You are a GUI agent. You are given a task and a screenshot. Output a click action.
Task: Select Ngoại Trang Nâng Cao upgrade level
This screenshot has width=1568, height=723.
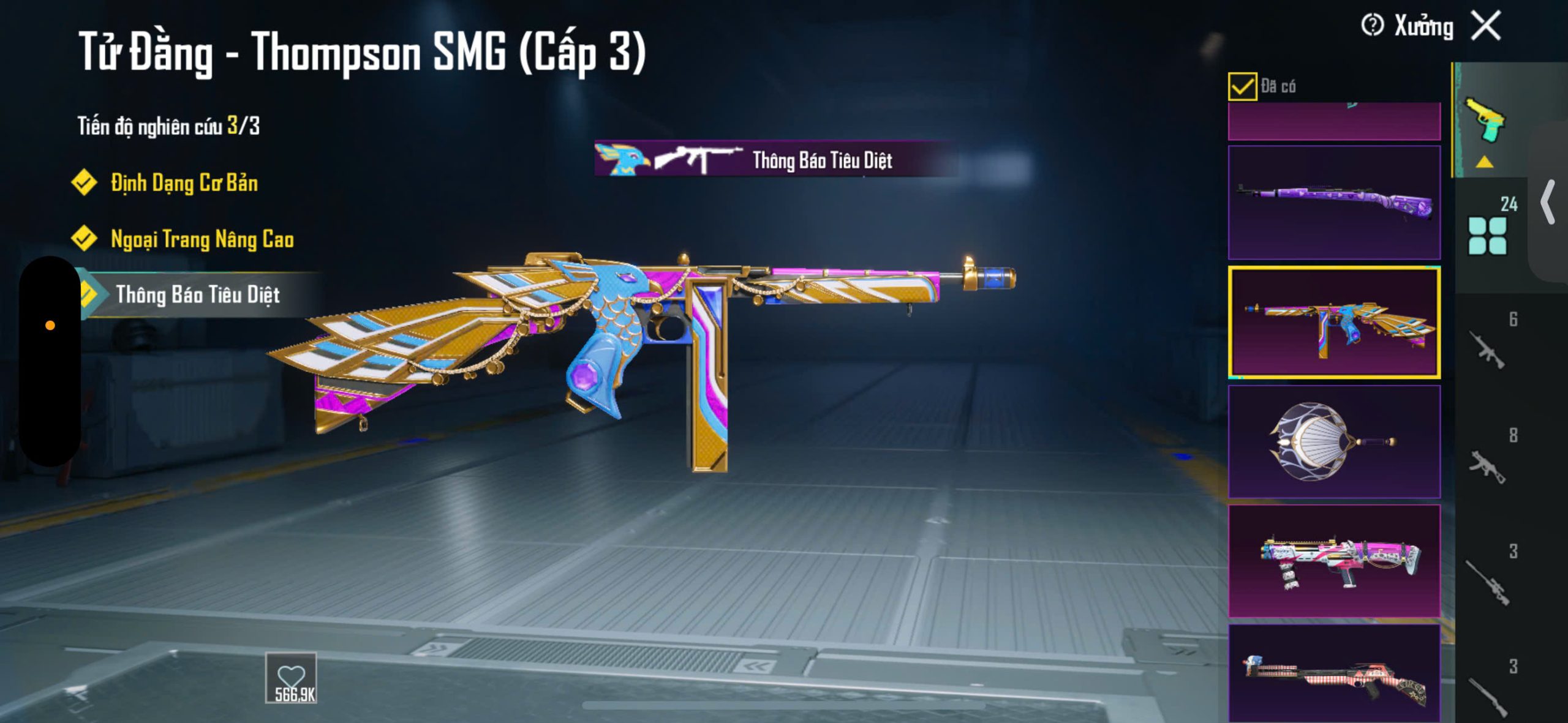202,239
